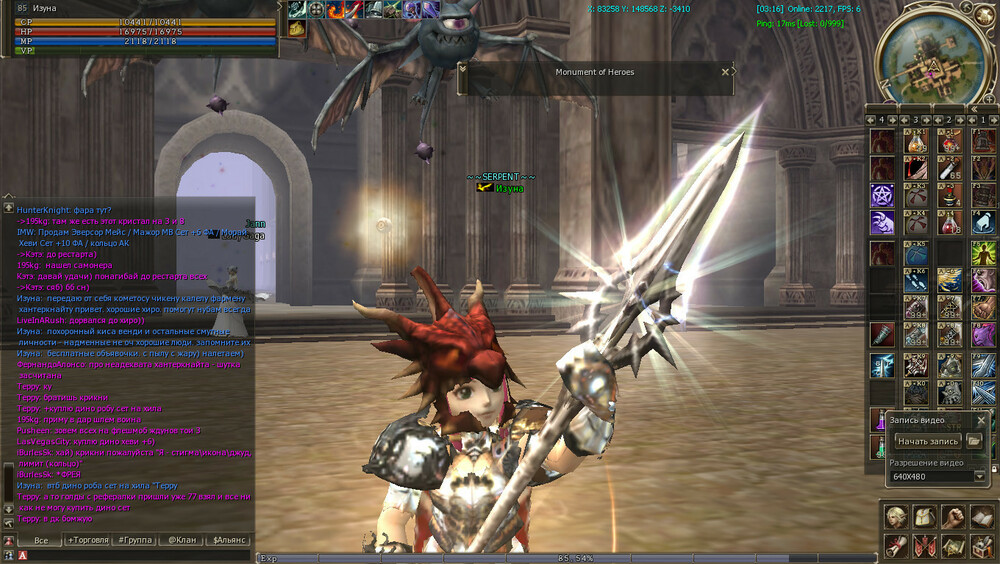Click the chat message input field
This screenshot has height=564, width=1000.
140,555
